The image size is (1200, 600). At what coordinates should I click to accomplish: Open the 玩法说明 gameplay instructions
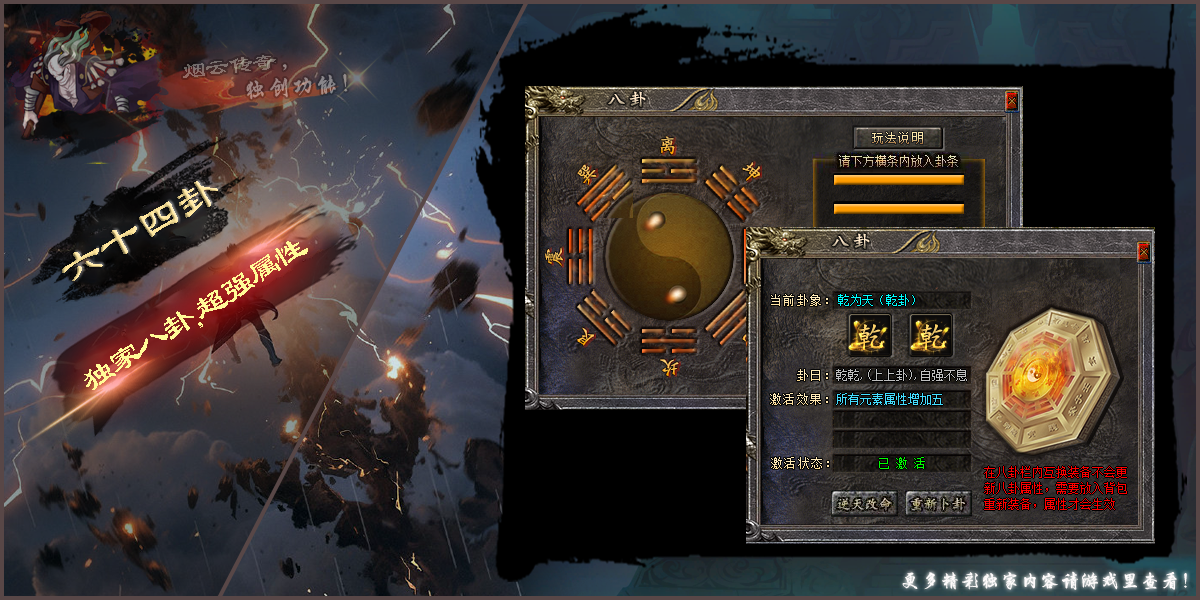click(897, 138)
